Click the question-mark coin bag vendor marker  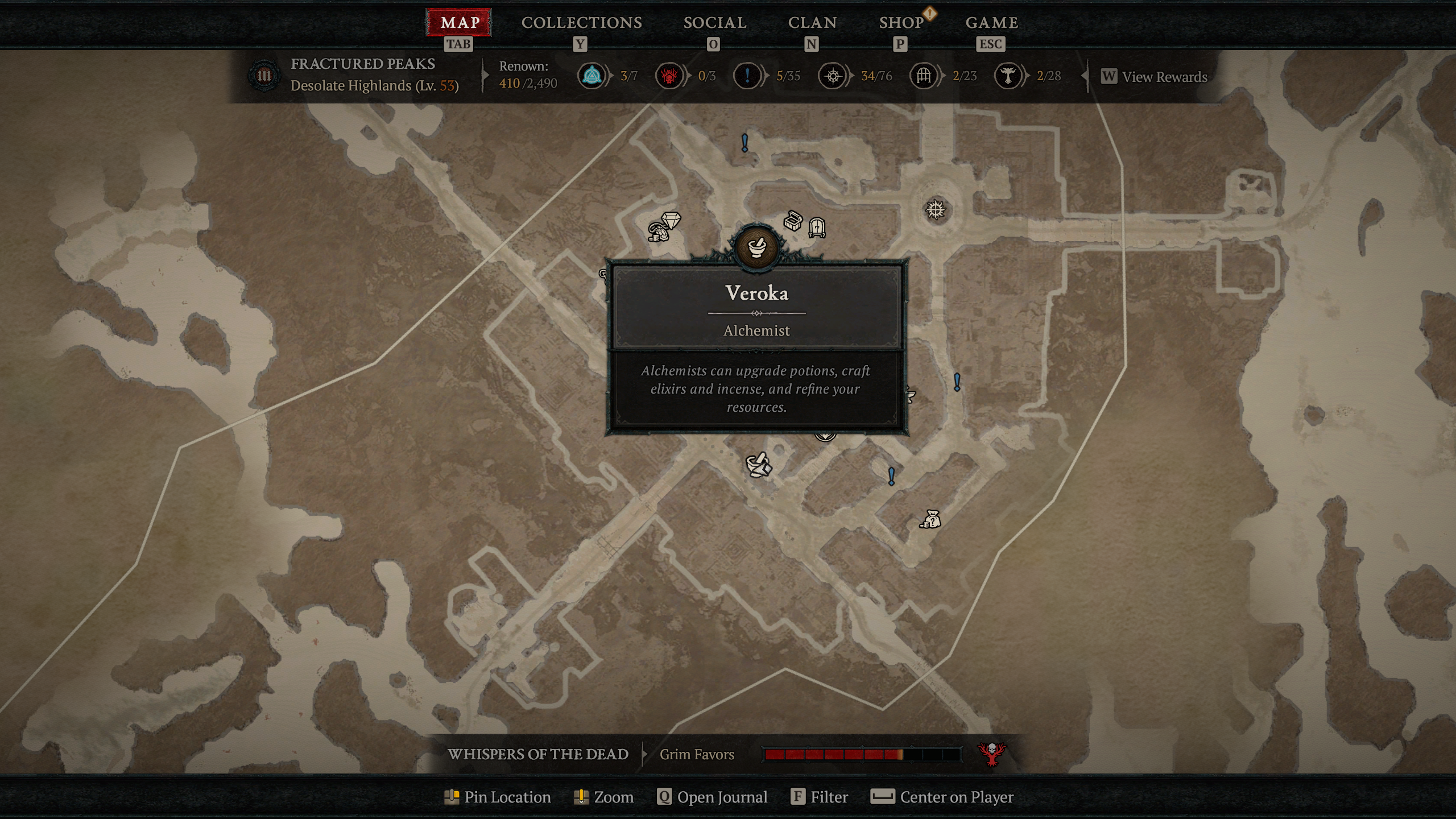tap(930, 519)
